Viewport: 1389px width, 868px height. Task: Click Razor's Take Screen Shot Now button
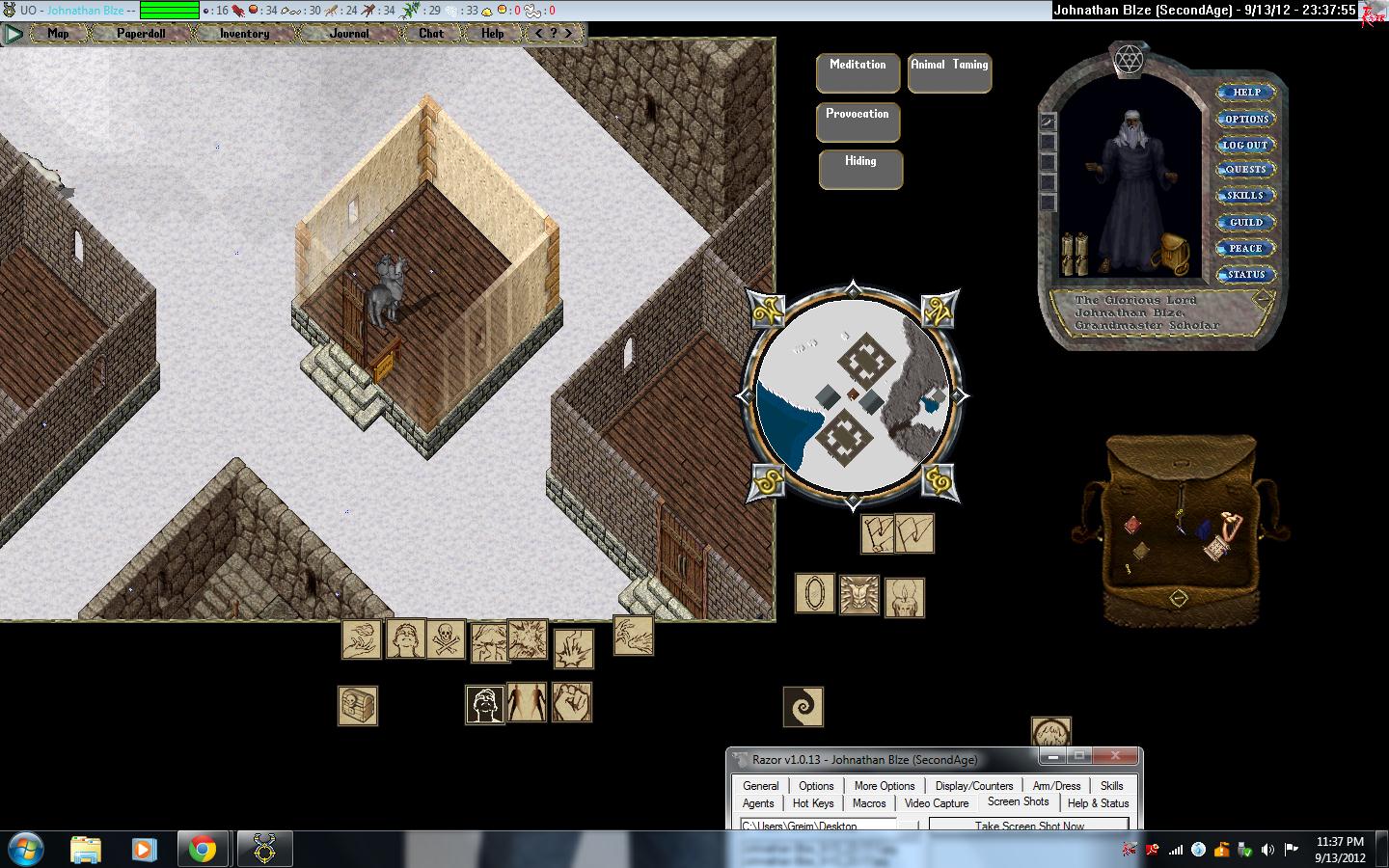pyautogui.click(x=1029, y=826)
